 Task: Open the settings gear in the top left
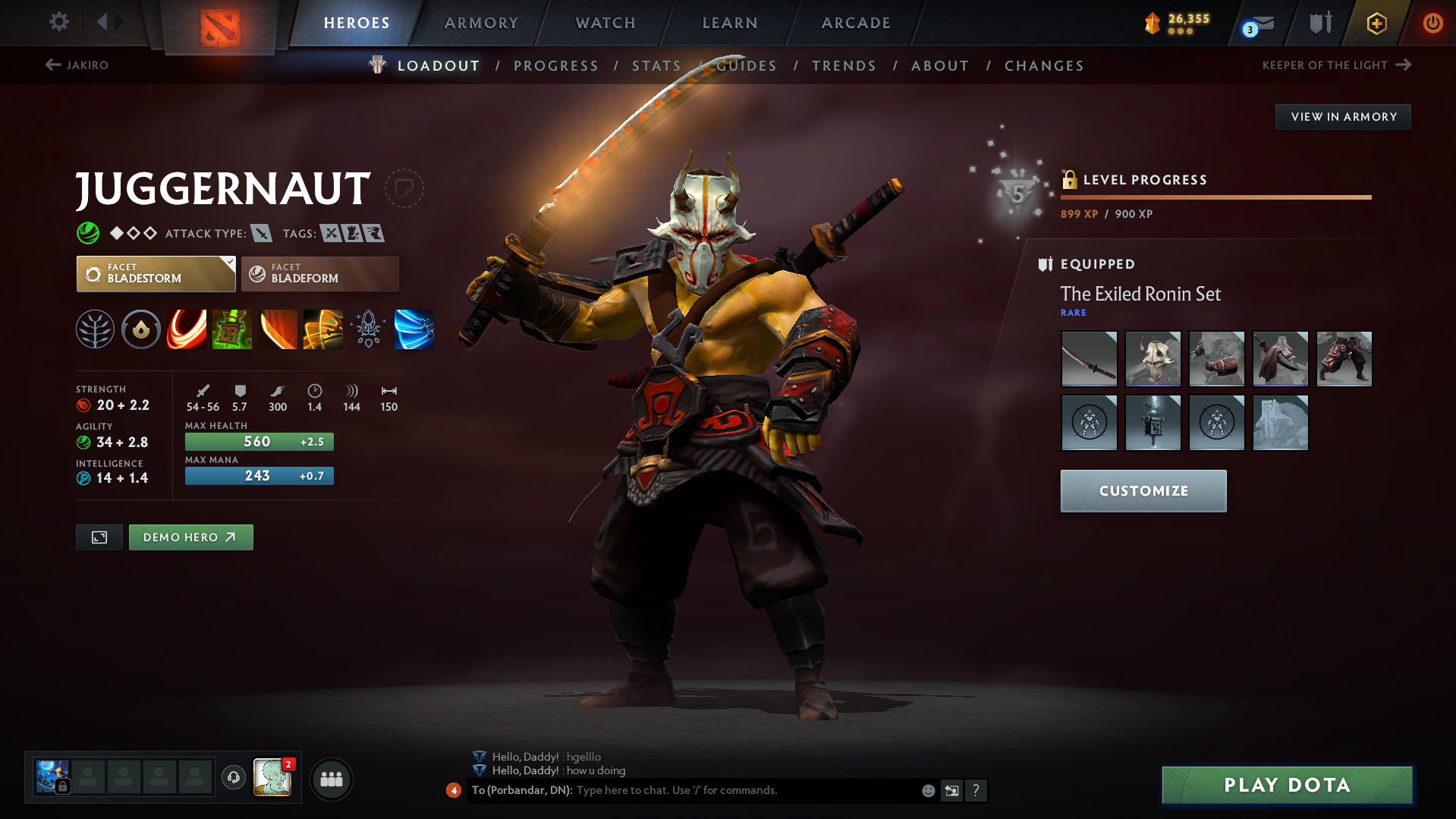click(58, 22)
